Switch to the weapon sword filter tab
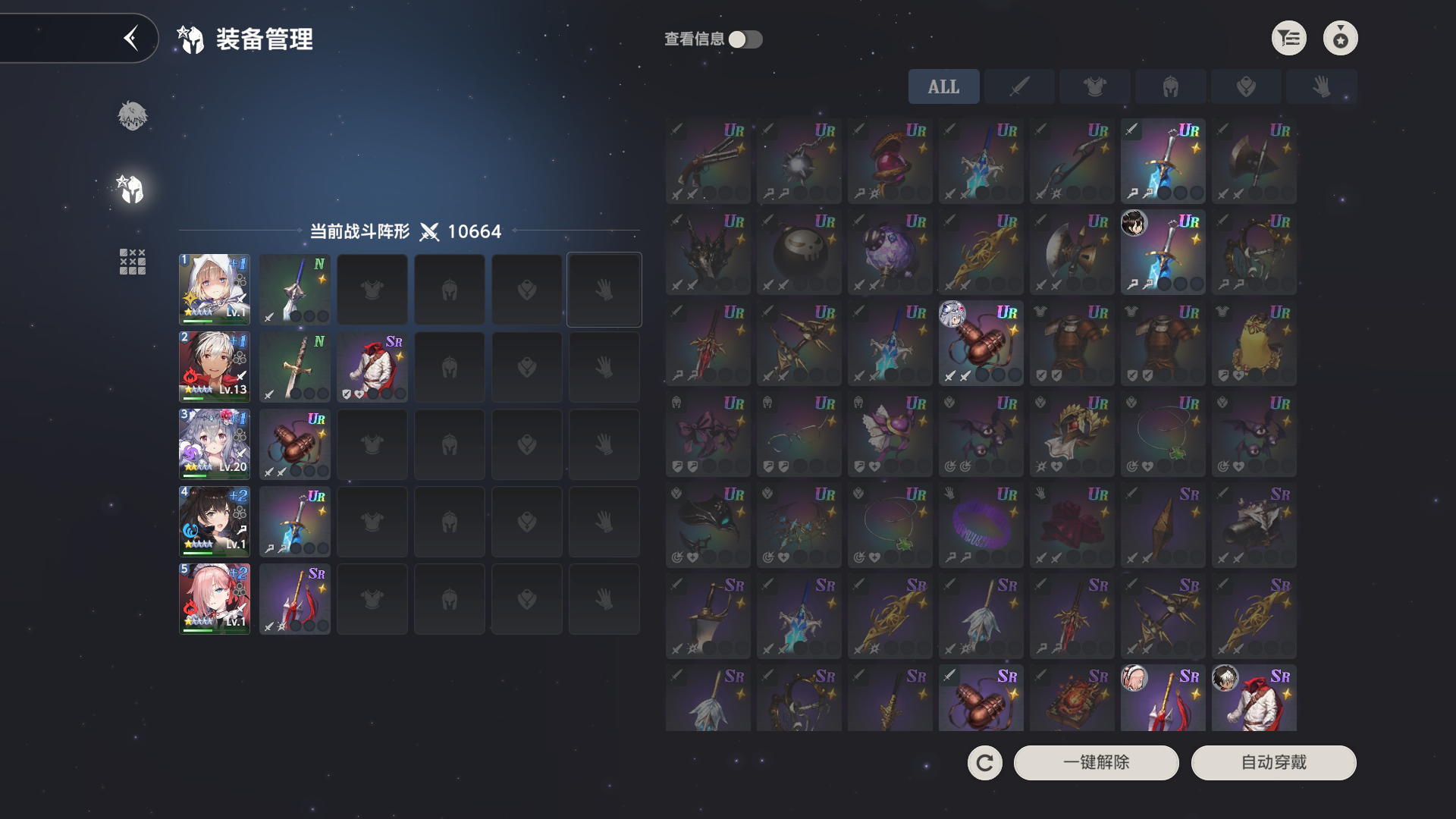The width and height of the screenshot is (1456, 819). [x=1019, y=87]
